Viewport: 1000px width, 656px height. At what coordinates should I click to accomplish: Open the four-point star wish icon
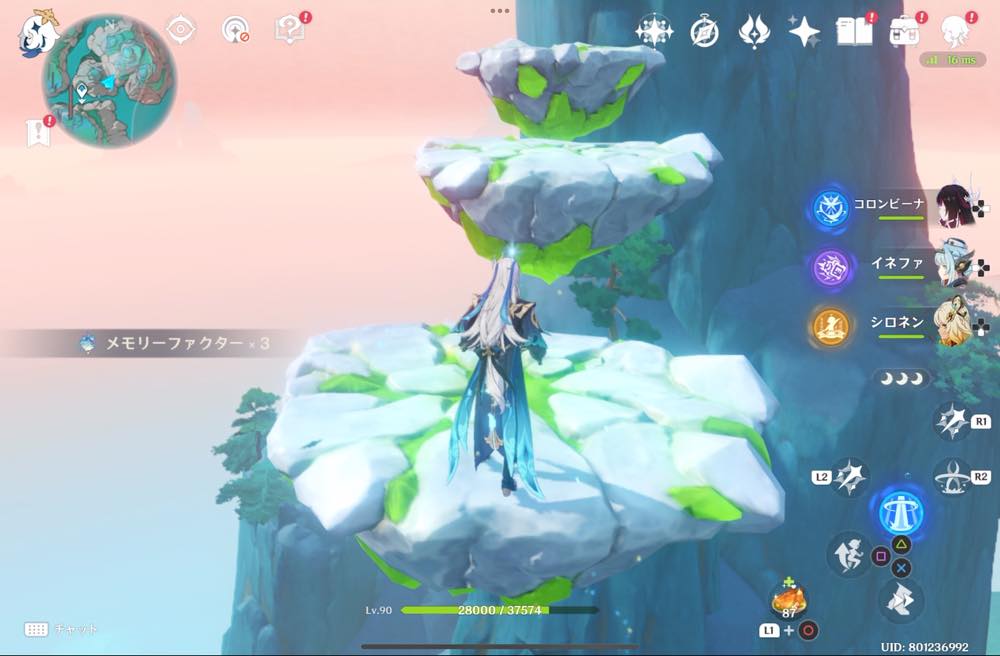(804, 32)
